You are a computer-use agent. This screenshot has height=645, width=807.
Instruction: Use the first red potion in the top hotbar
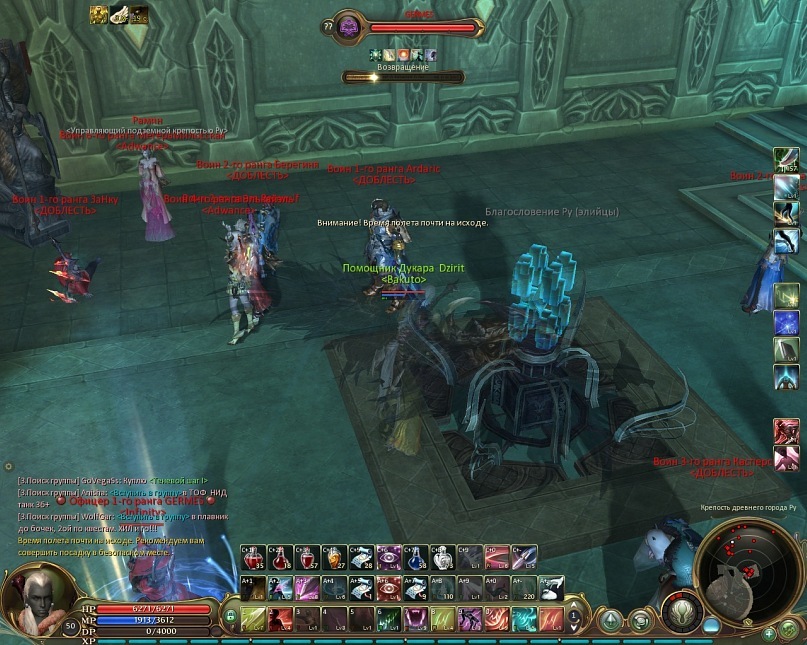pyautogui.click(x=253, y=558)
